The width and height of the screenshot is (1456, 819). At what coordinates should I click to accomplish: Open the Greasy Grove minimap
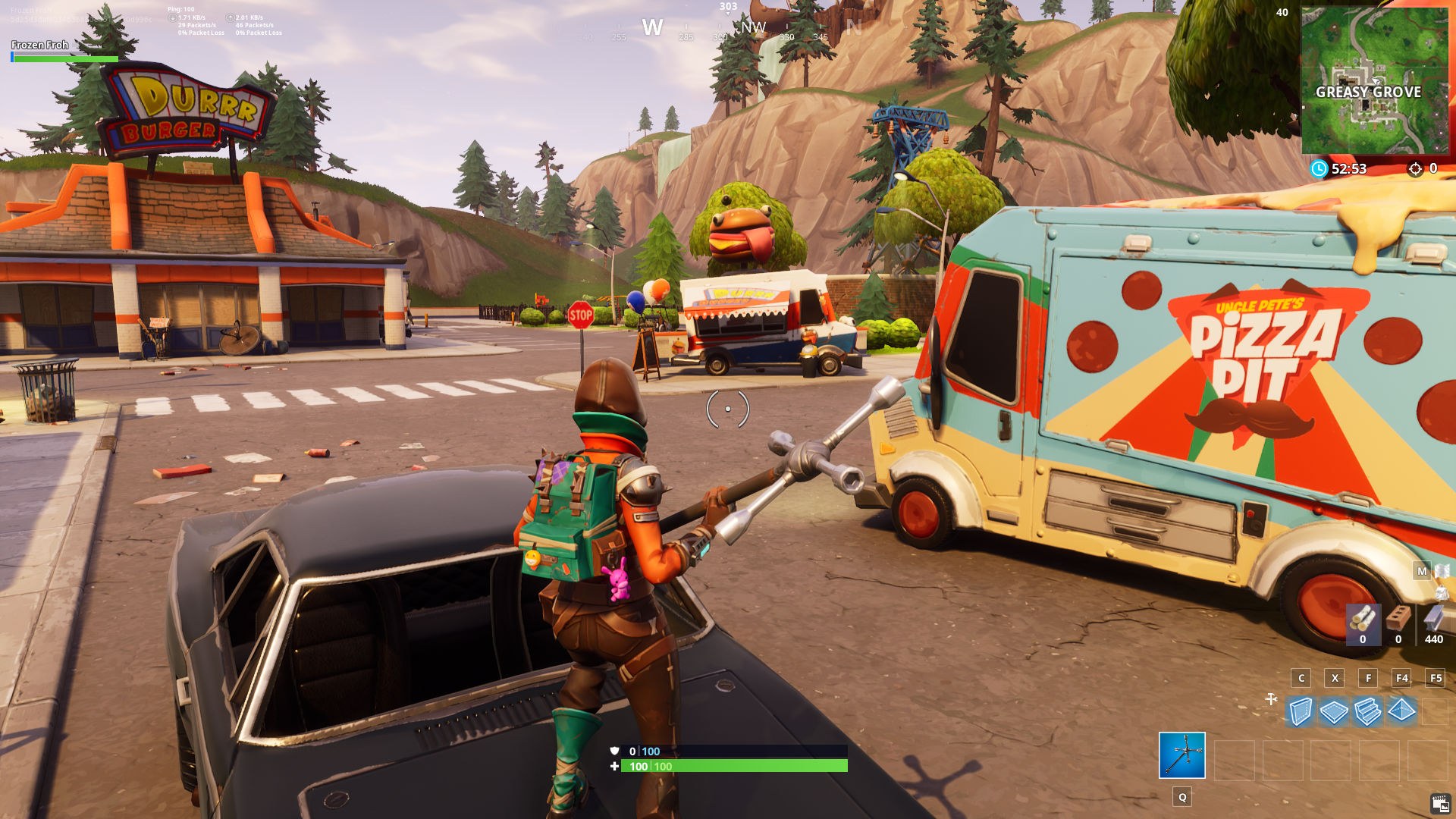[x=1374, y=80]
